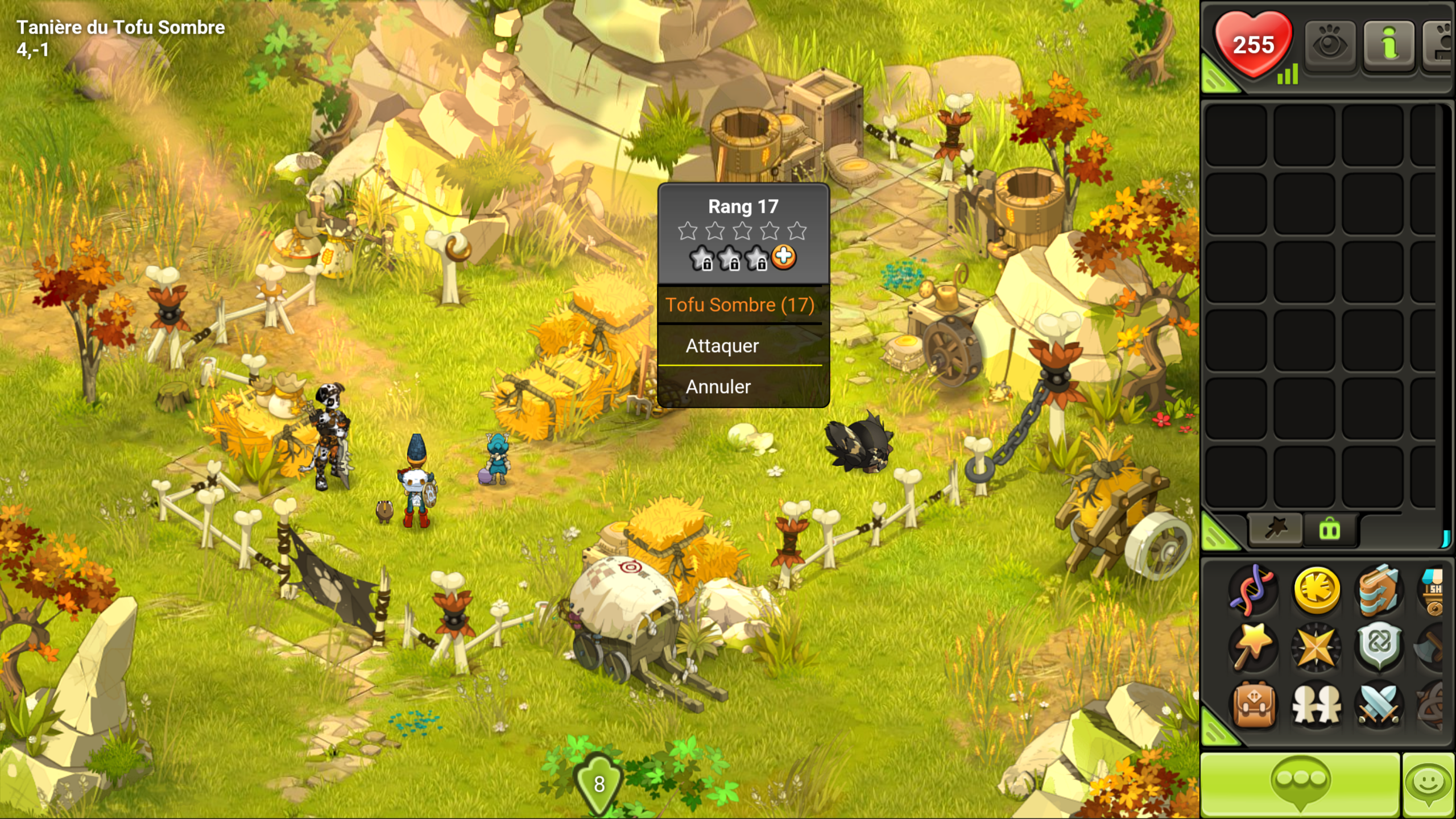
Task: Open the spell book icon
Action: [1379, 590]
